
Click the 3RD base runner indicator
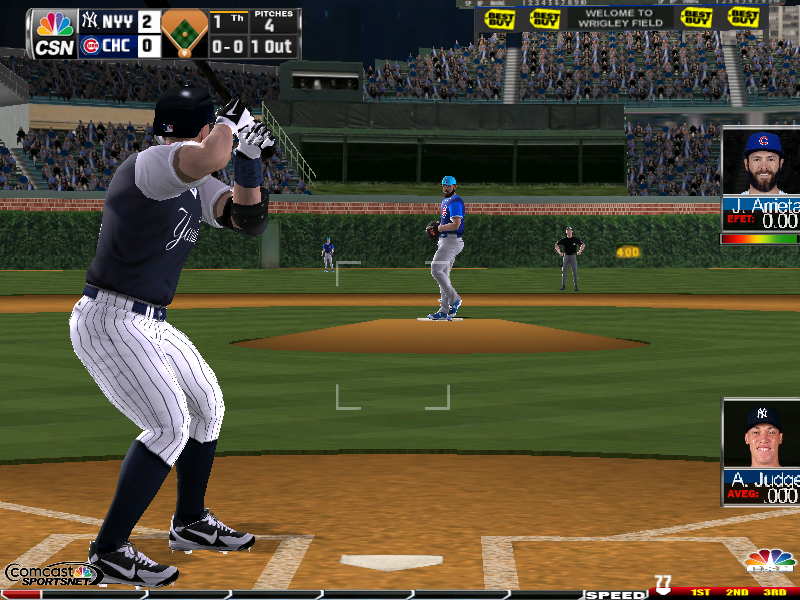click(773, 593)
